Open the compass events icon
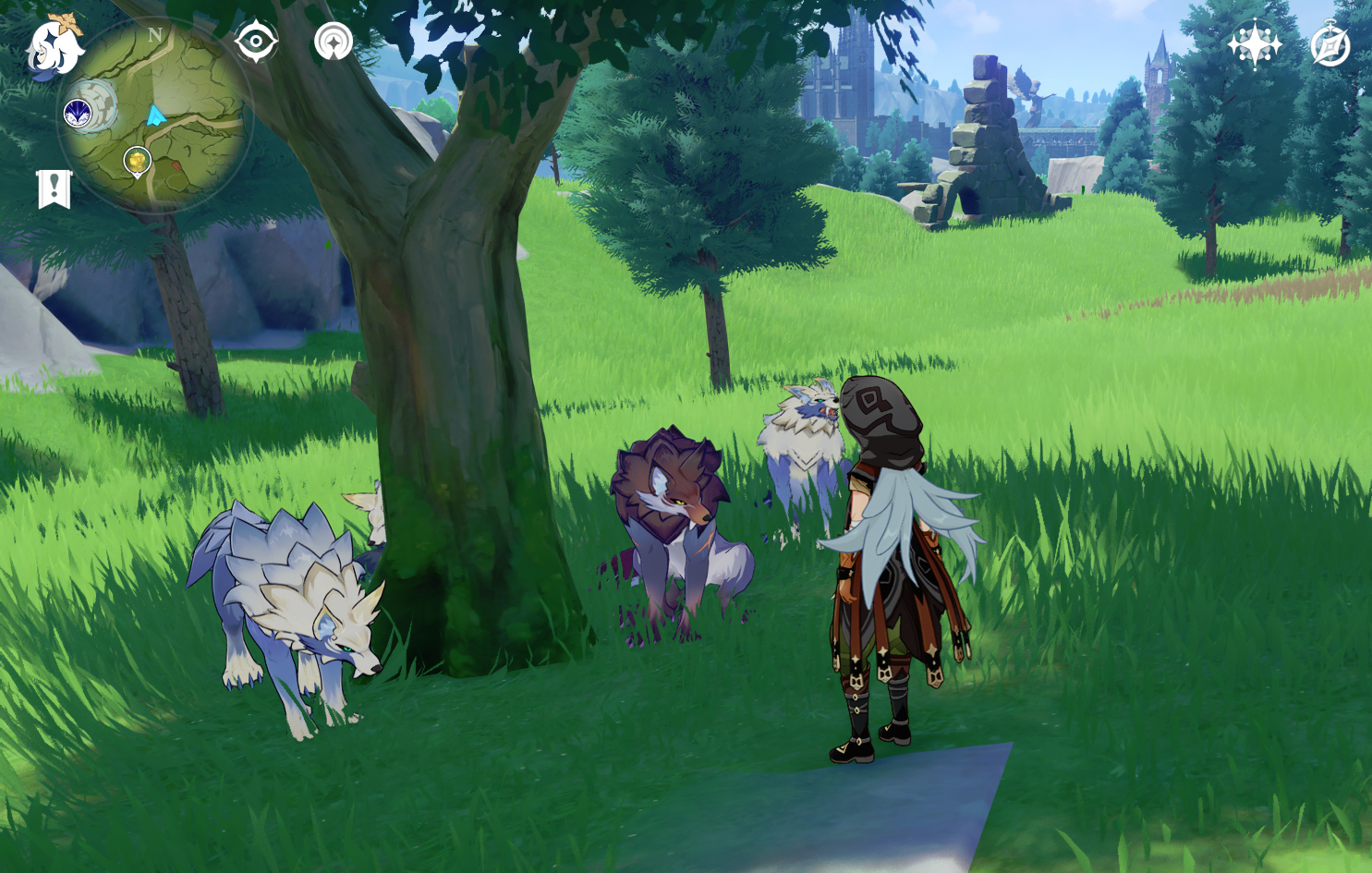 click(x=1330, y=44)
